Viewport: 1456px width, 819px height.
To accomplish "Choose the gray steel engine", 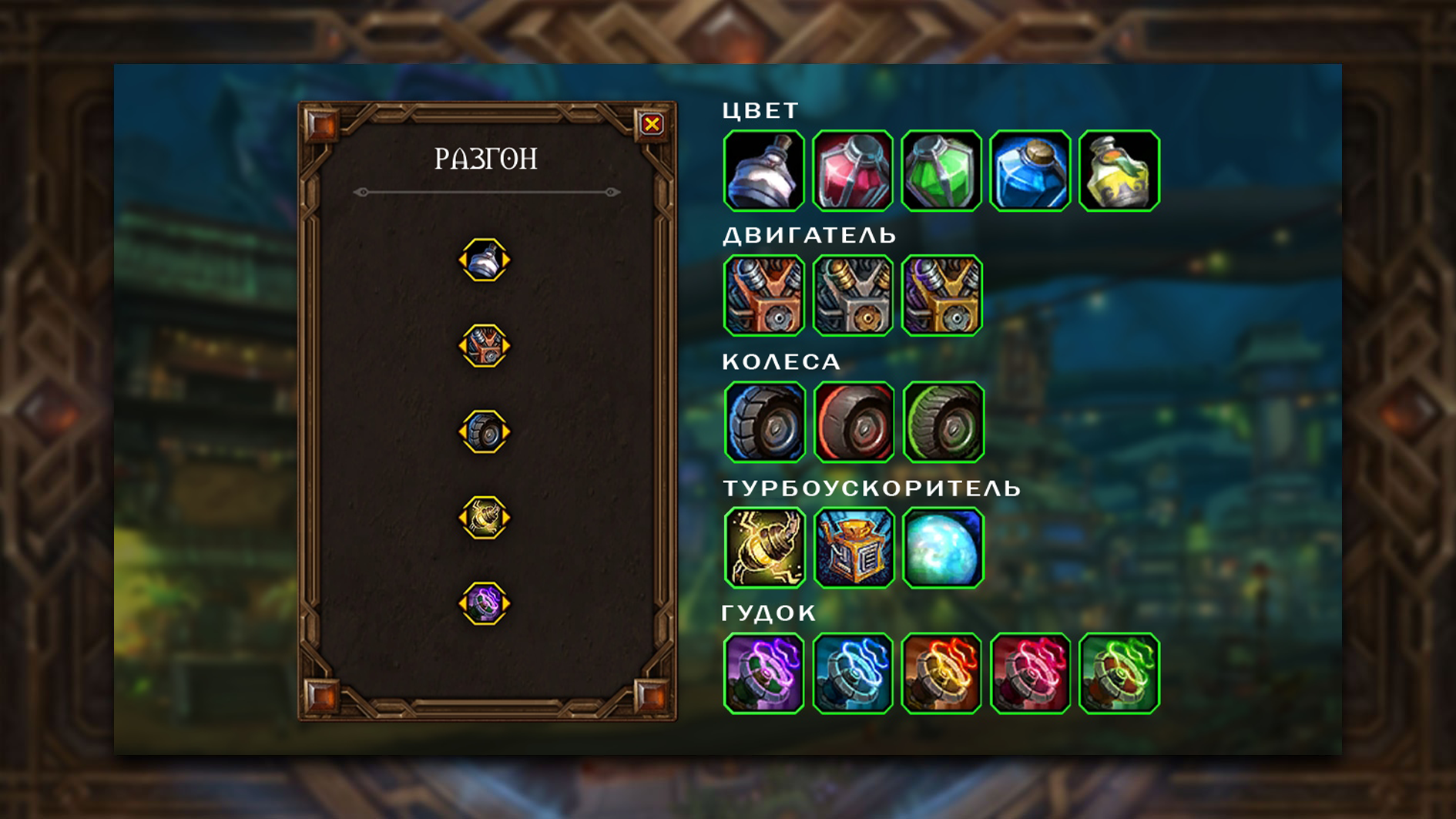I will click(853, 296).
